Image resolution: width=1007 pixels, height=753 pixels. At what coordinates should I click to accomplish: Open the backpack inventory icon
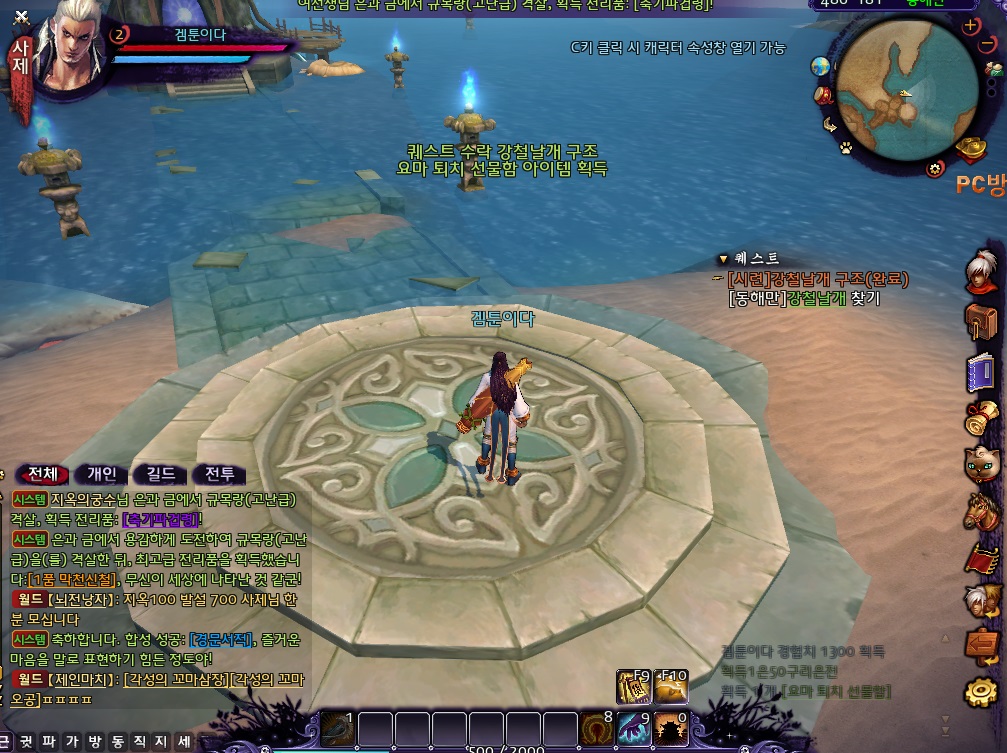982,322
